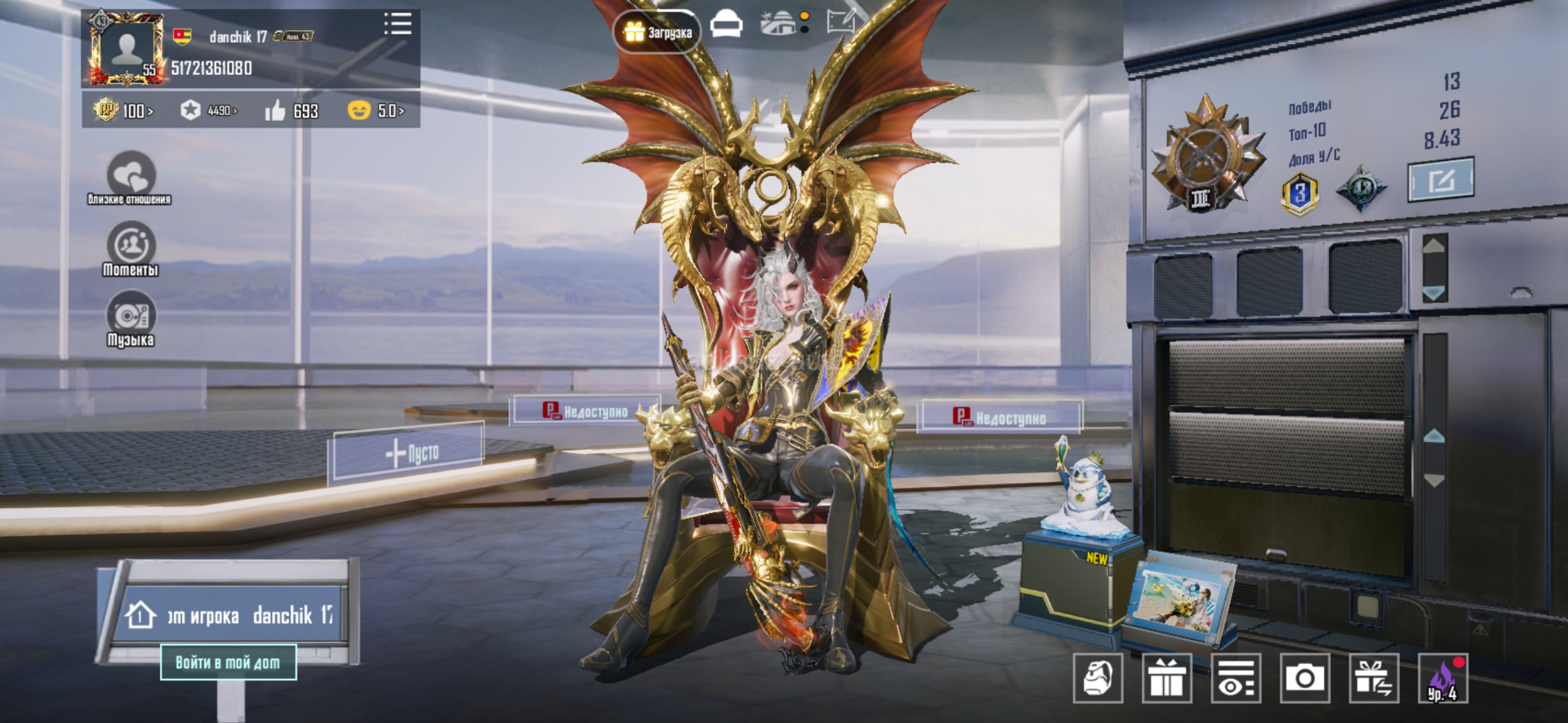This screenshot has width=1568, height=723.
Task: Click the frame edit pencil icon
Action: point(841,21)
